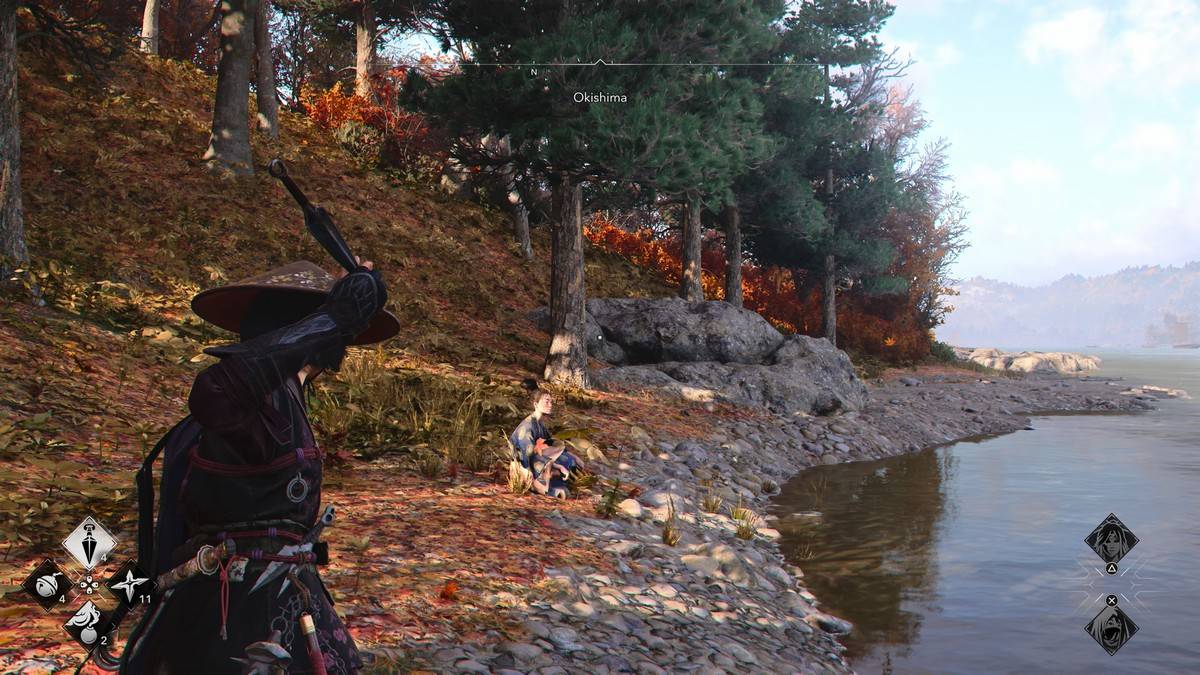The width and height of the screenshot is (1200, 675).
Task: Pick the smoke bomb tool slot
Action: pyautogui.click(x=88, y=623)
